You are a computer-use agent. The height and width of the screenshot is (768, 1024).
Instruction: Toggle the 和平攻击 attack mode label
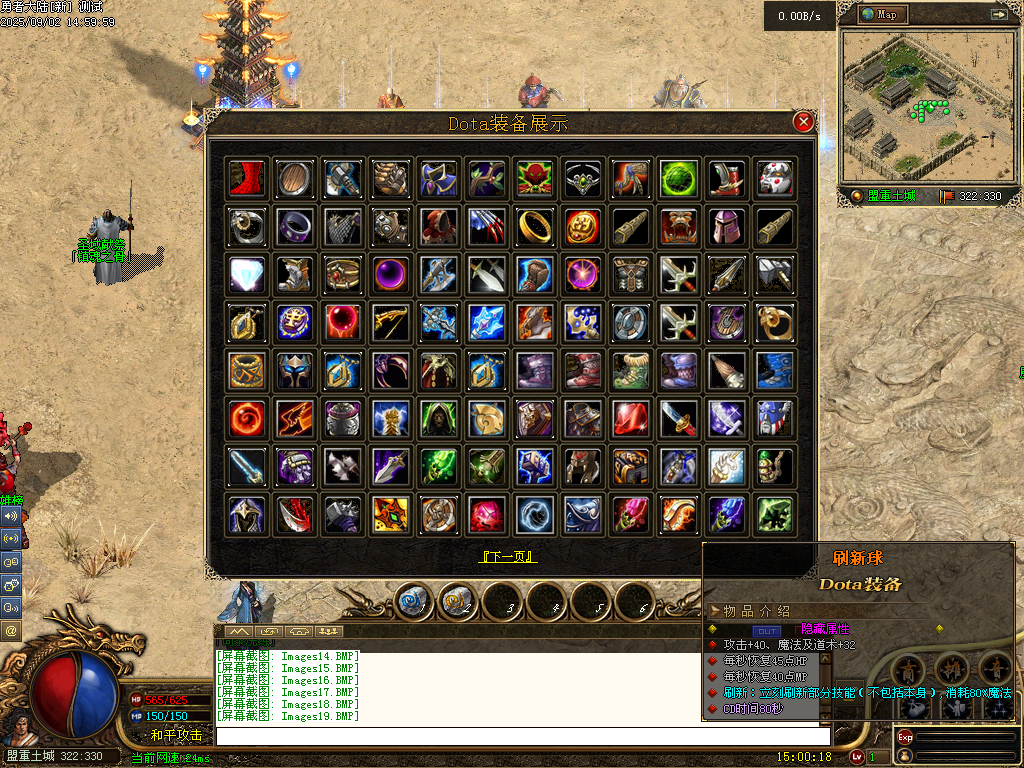[x=176, y=735]
